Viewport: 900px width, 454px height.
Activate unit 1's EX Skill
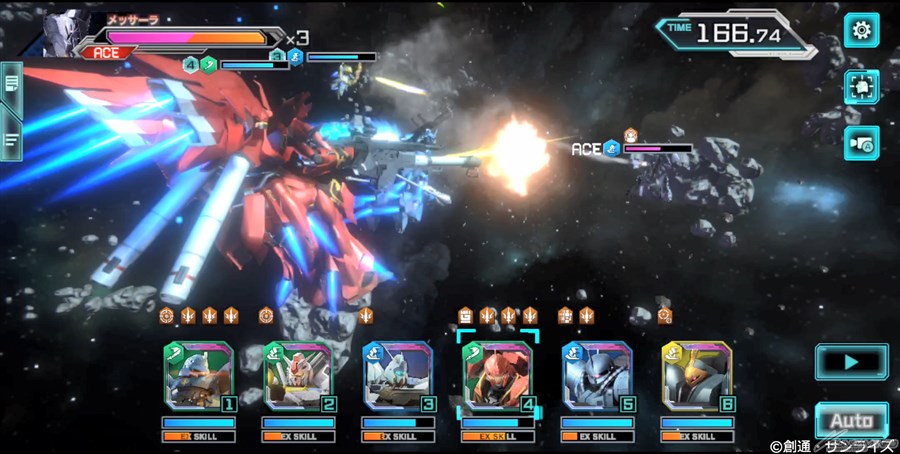[199, 436]
